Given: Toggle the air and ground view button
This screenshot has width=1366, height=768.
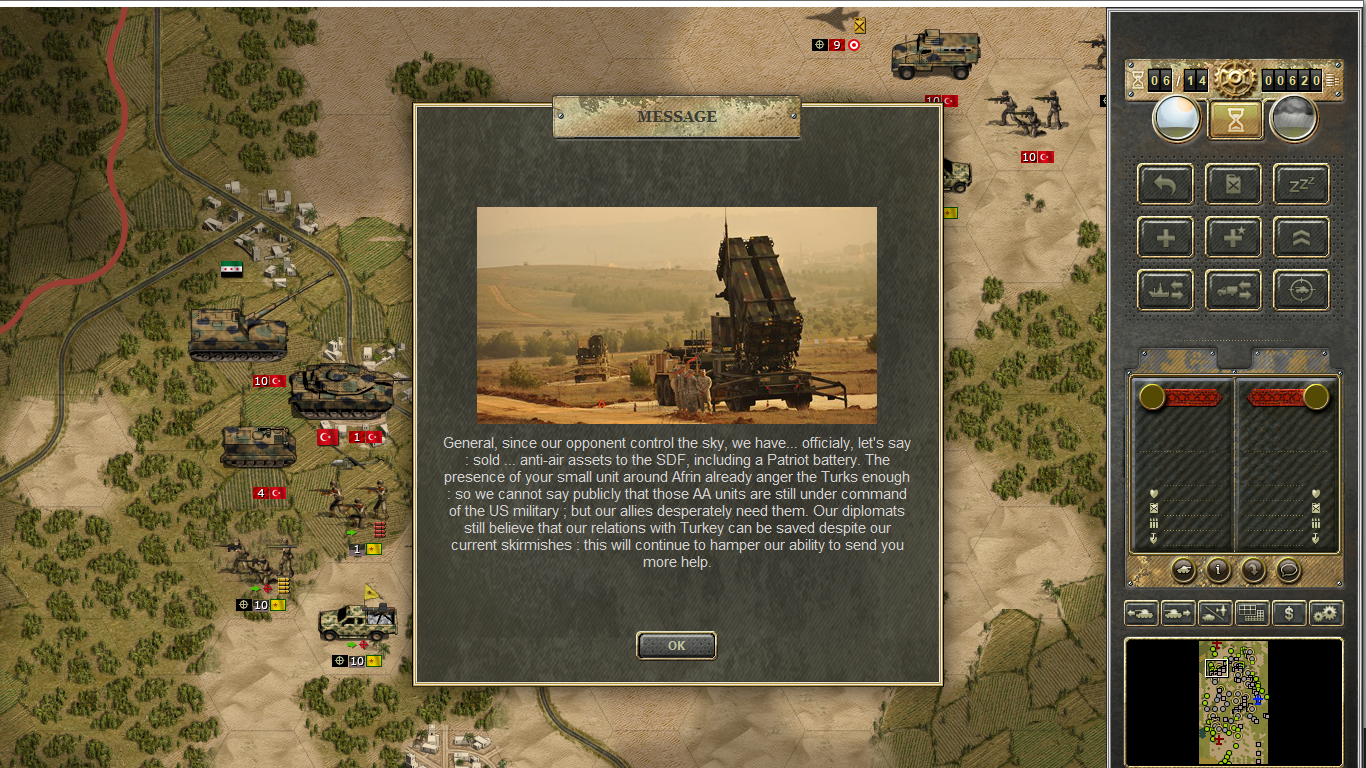Looking at the screenshot, I should pos(1215,613).
